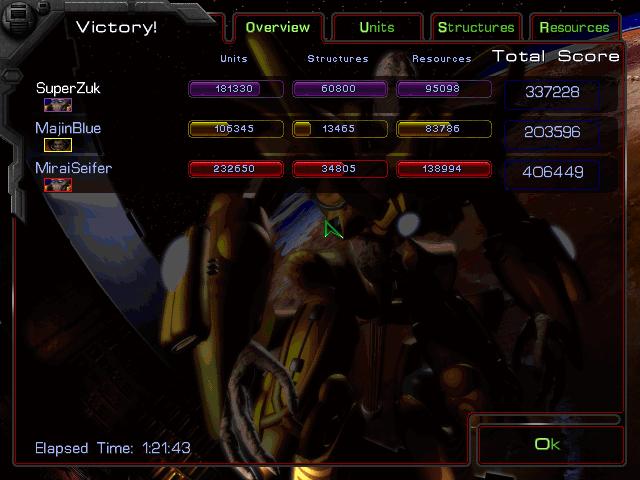Select the MajinBlue player row
The height and width of the screenshot is (480, 640).
coord(68,129)
